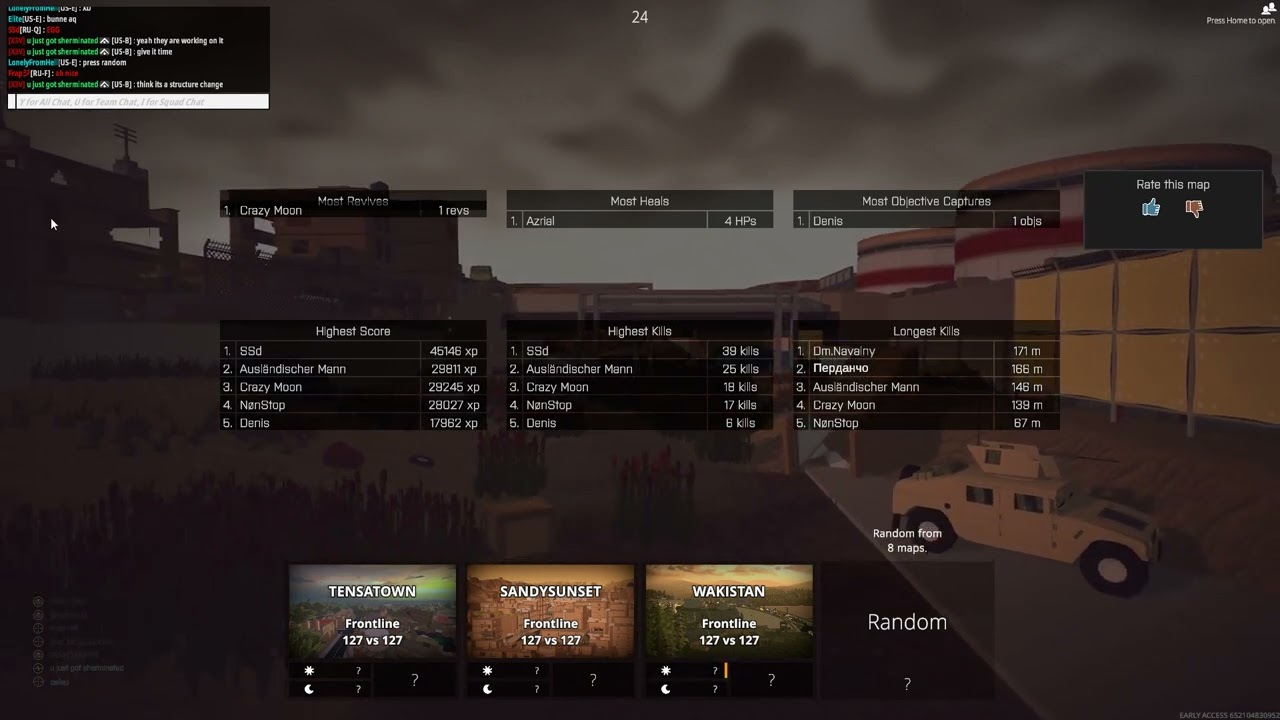Click Azrial under Most Heals
The width and height of the screenshot is (1280, 720).
[541, 220]
